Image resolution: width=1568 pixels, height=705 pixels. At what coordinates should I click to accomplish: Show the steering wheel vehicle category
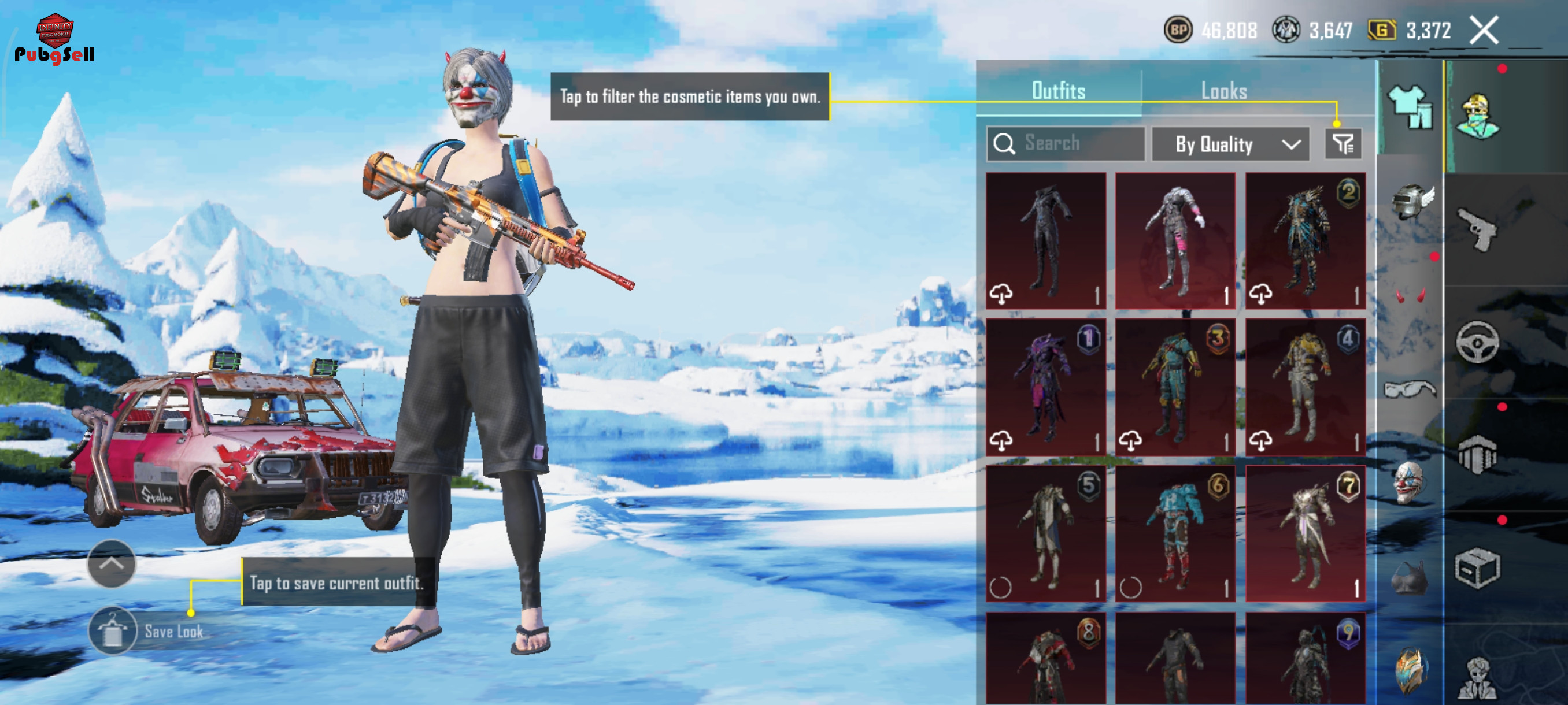[1477, 342]
